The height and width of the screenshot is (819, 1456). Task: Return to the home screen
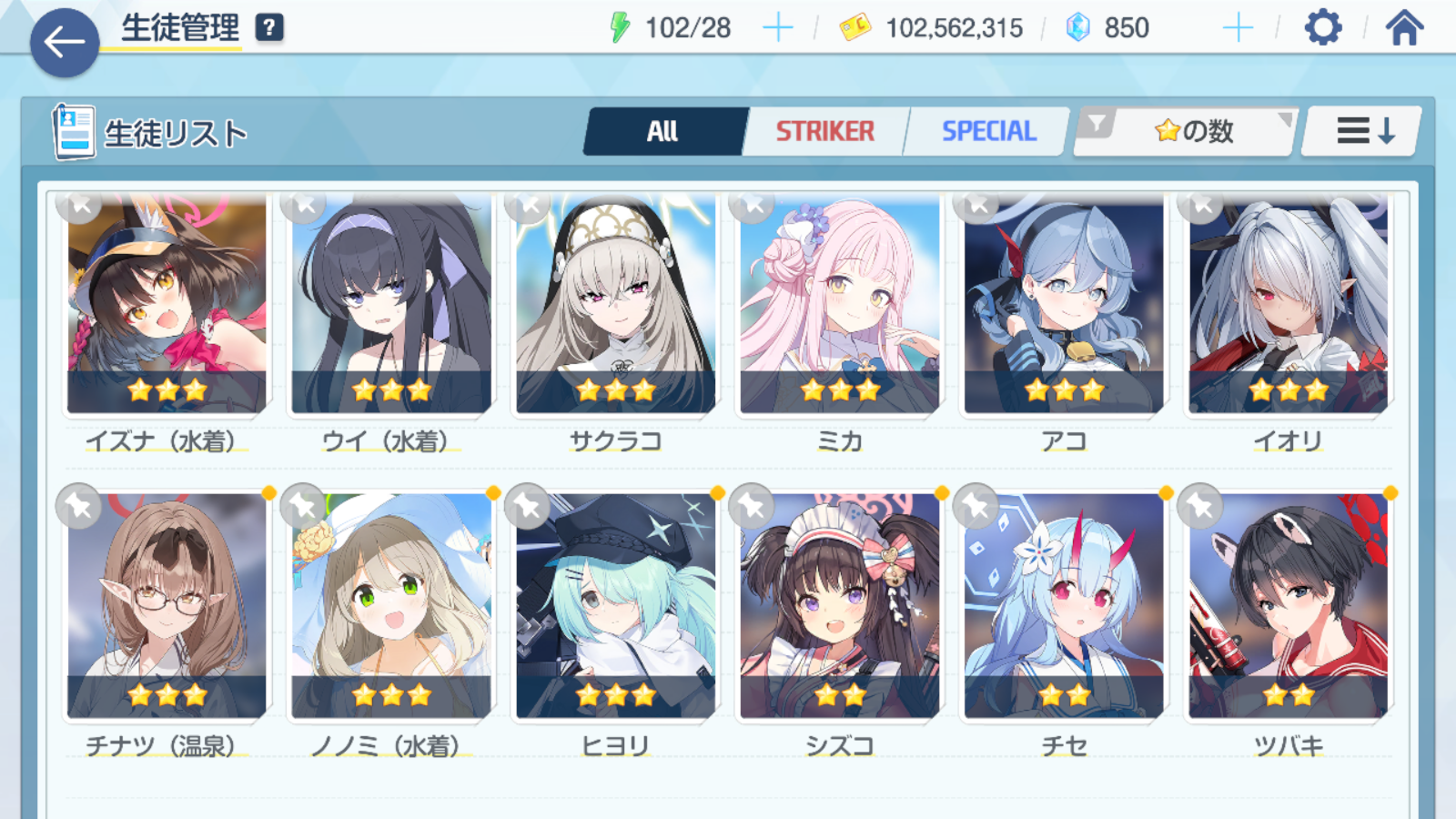(1404, 28)
